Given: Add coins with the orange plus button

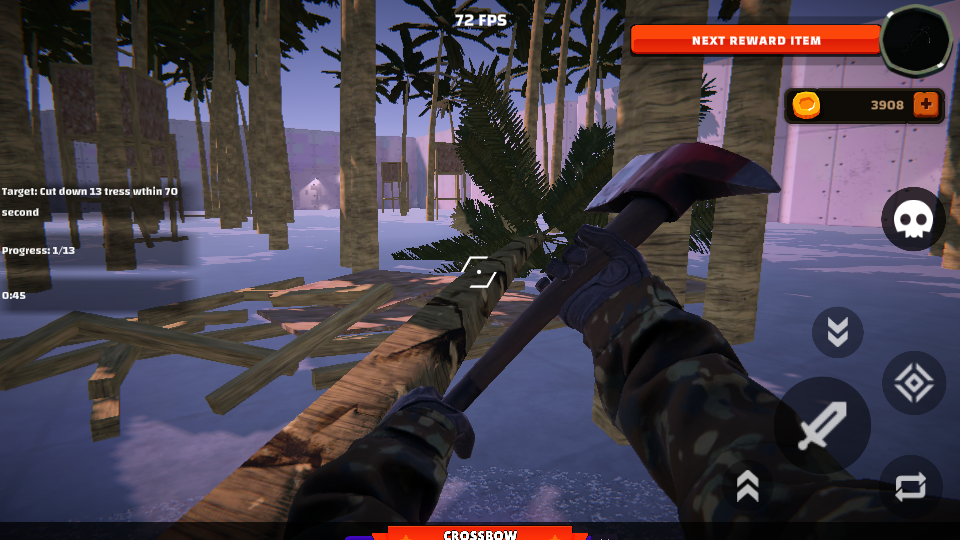Looking at the screenshot, I should pos(926,105).
